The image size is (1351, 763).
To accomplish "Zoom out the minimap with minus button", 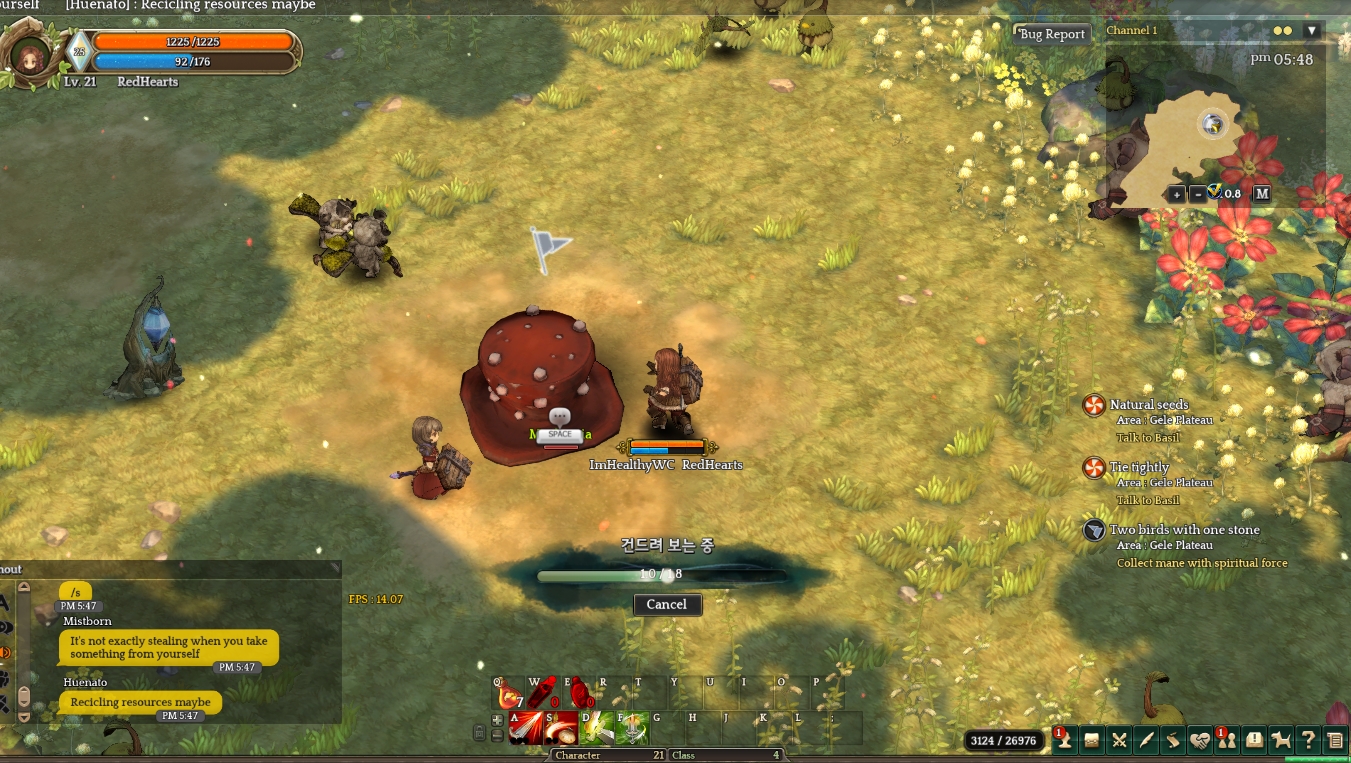I will tap(1197, 194).
